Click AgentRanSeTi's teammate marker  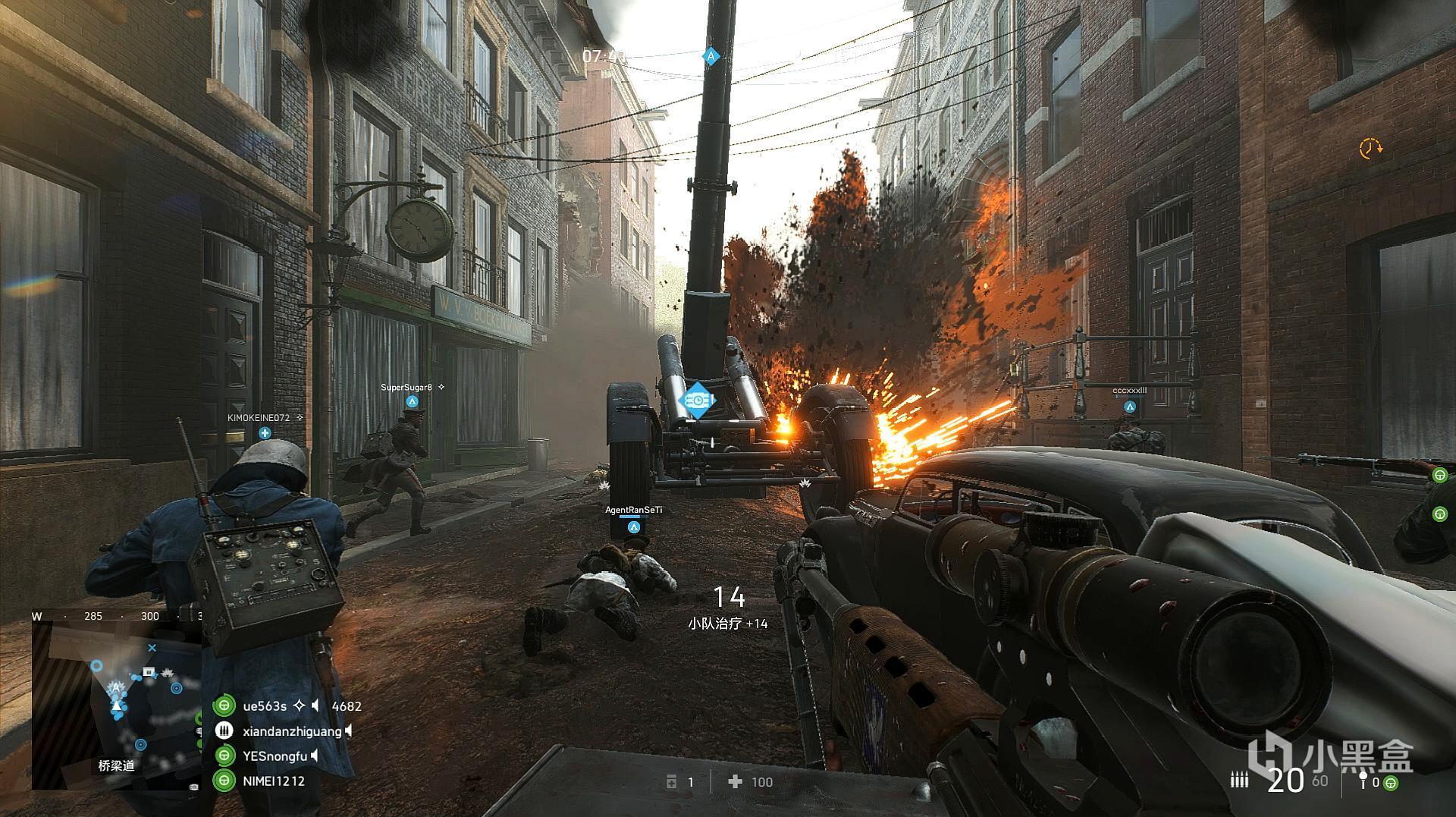point(634,526)
